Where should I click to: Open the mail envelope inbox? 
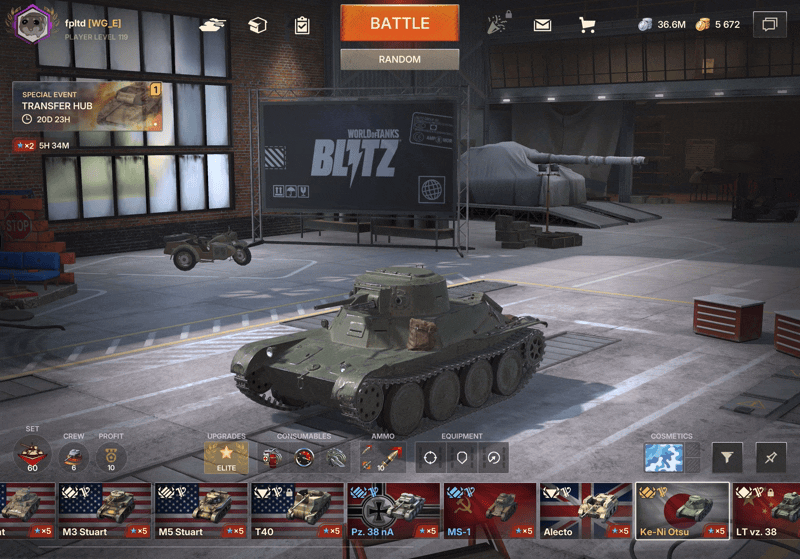coord(542,25)
